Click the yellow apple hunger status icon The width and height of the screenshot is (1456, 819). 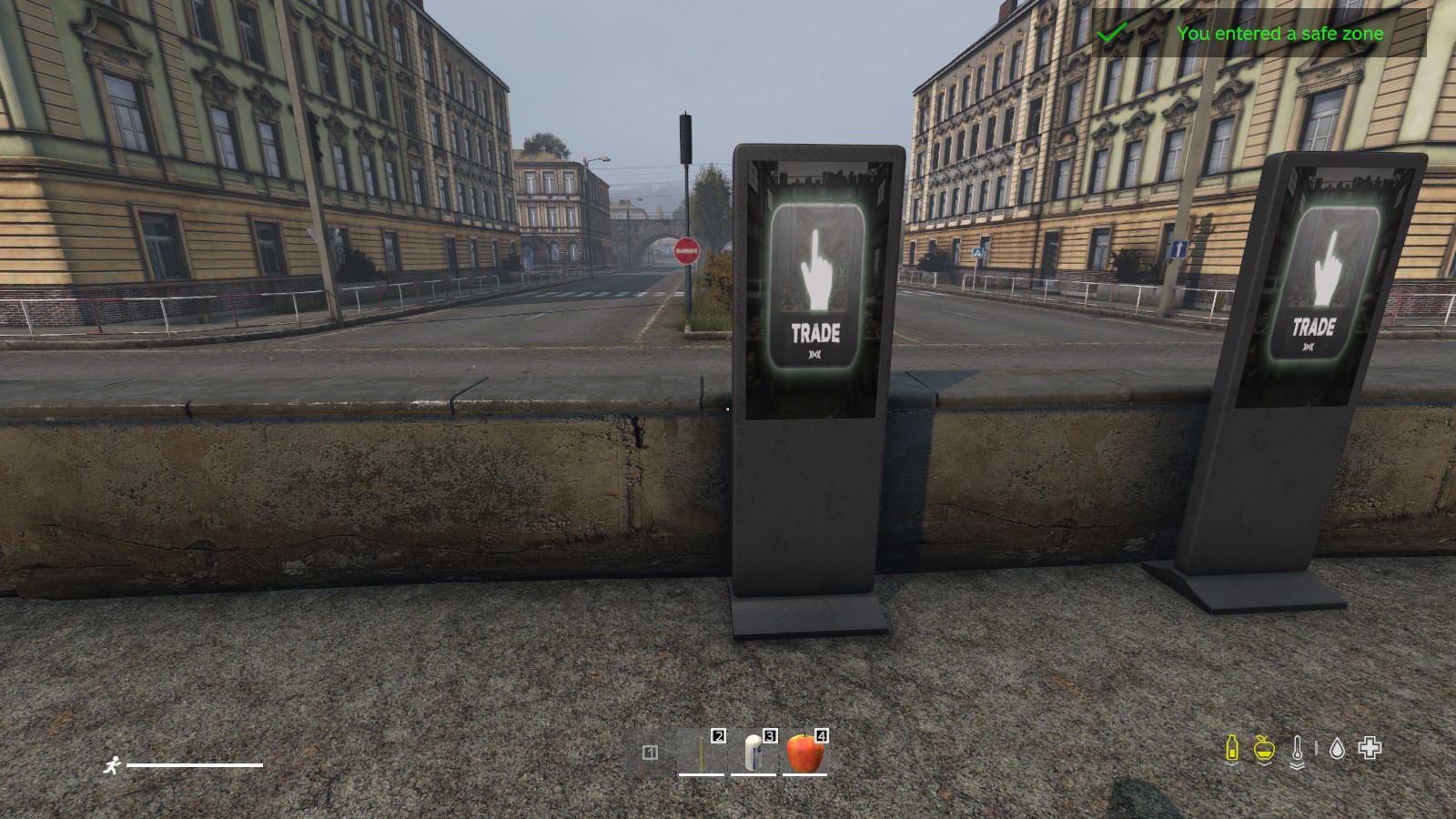pos(1264,749)
